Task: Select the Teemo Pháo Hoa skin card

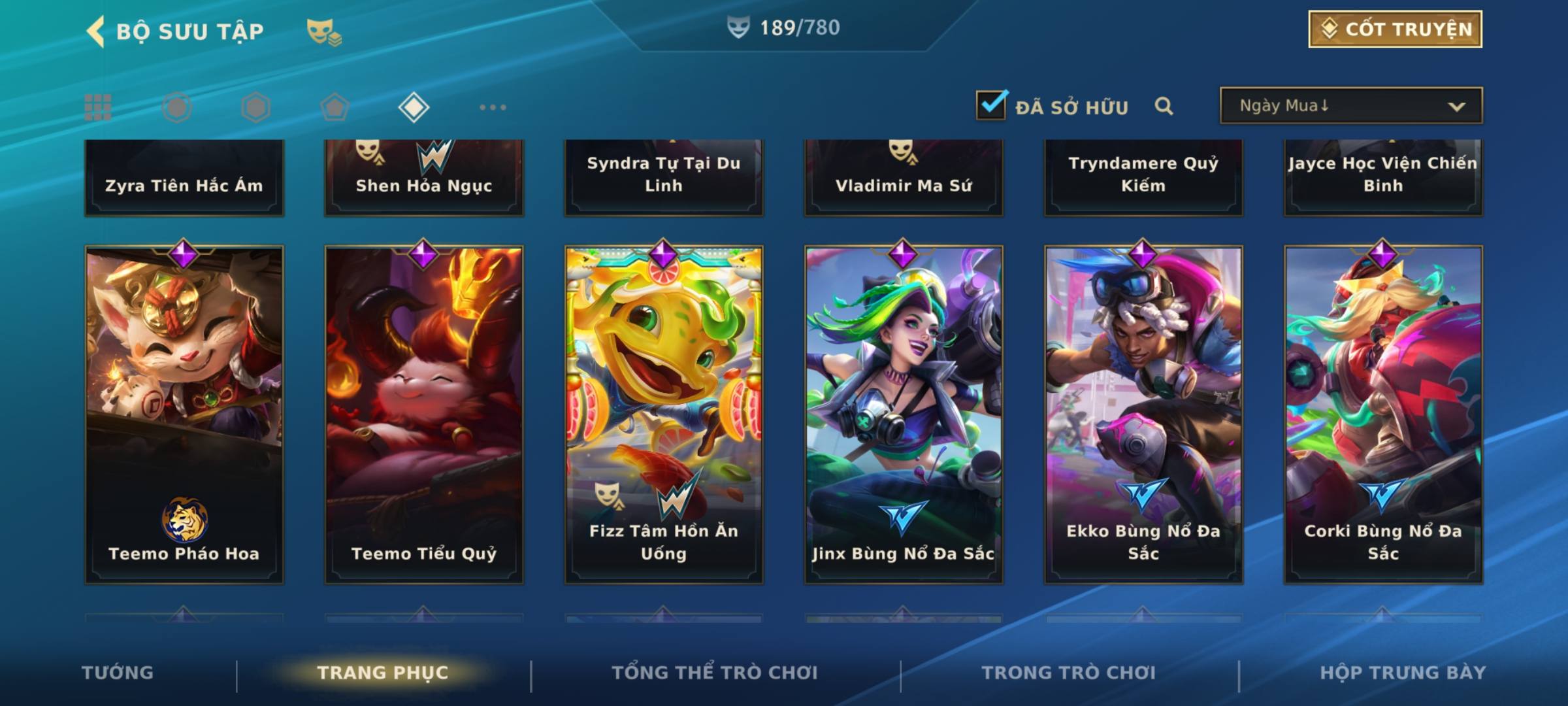Action: [184, 414]
